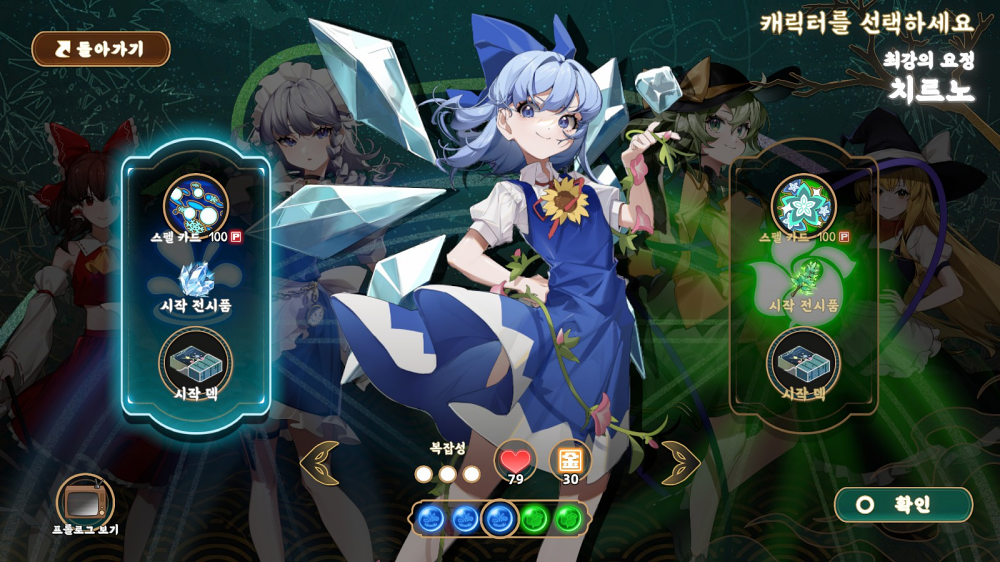1000x562 pixels.
Task: View the ice crystal starting exhibit
Action: 196,280
